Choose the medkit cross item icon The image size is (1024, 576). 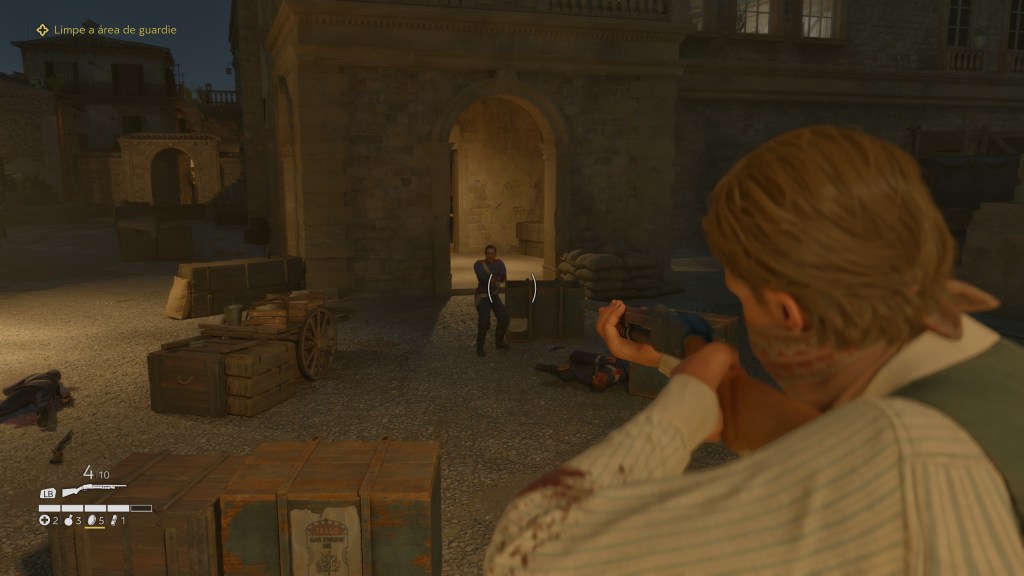pyautogui.click(x=44, y=521)
